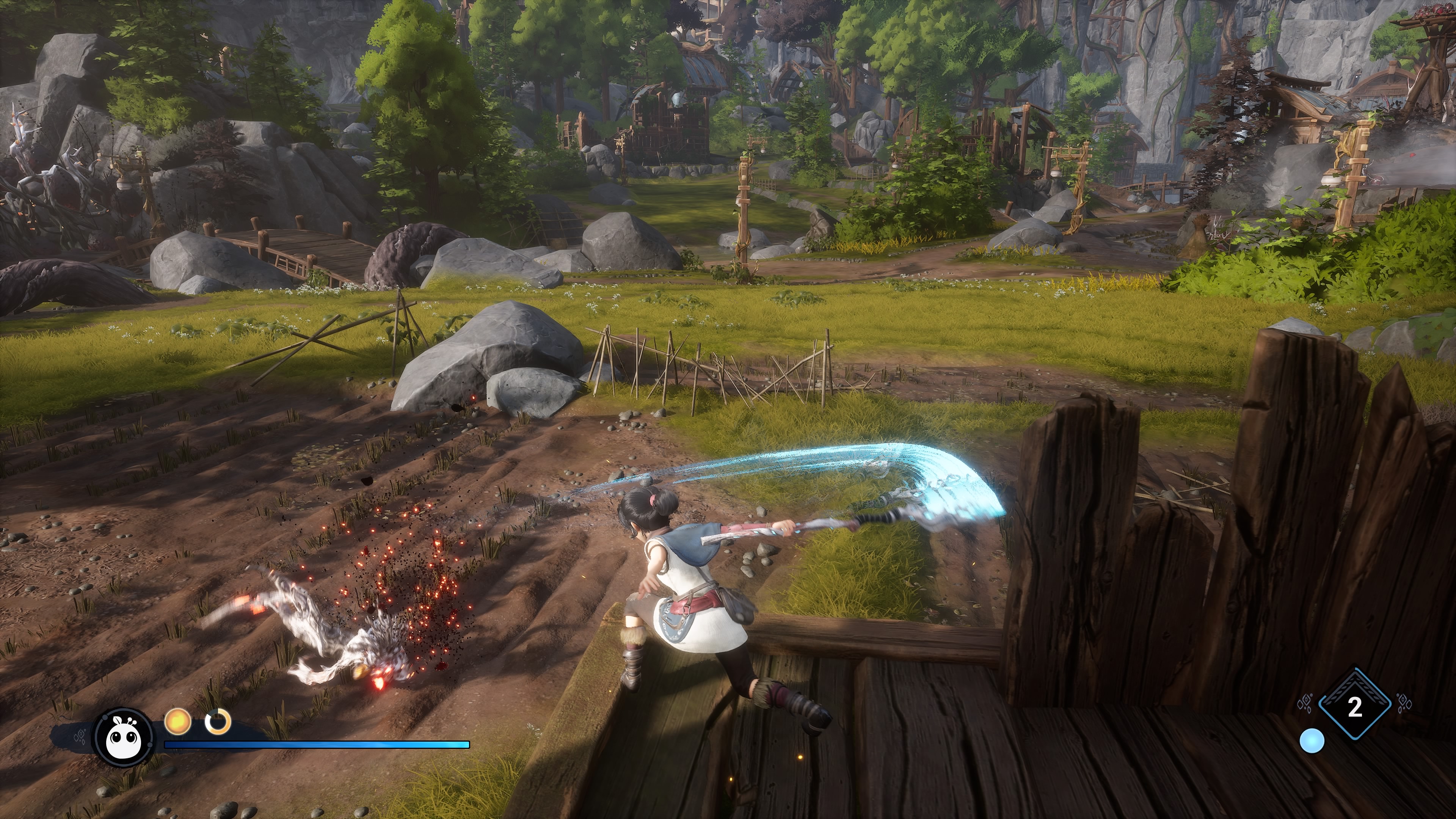Activate the glowing blue orb icon
This screenshot has height=819, width=1456.
[x=1311, y=741]
